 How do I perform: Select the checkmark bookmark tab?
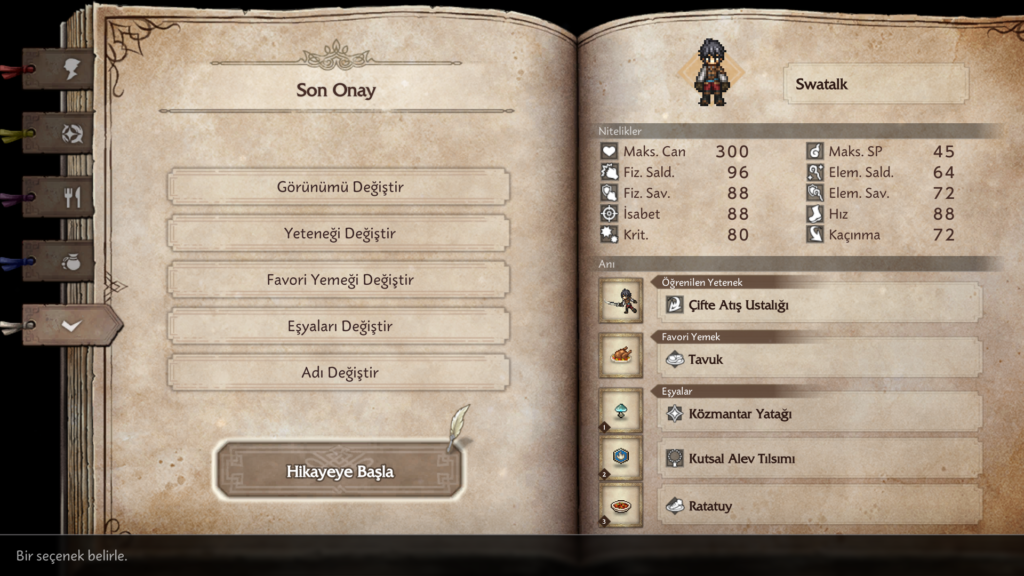click(72, 325)
